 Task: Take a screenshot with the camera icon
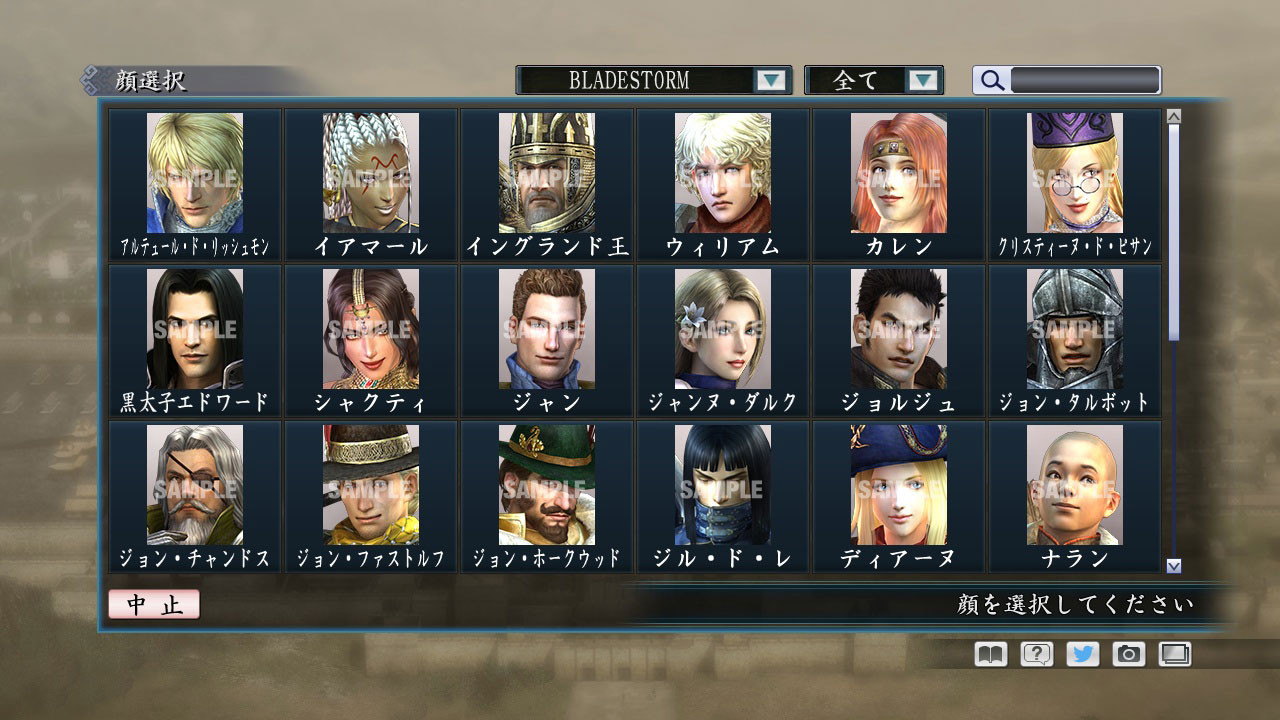(x=1129, y=654)
